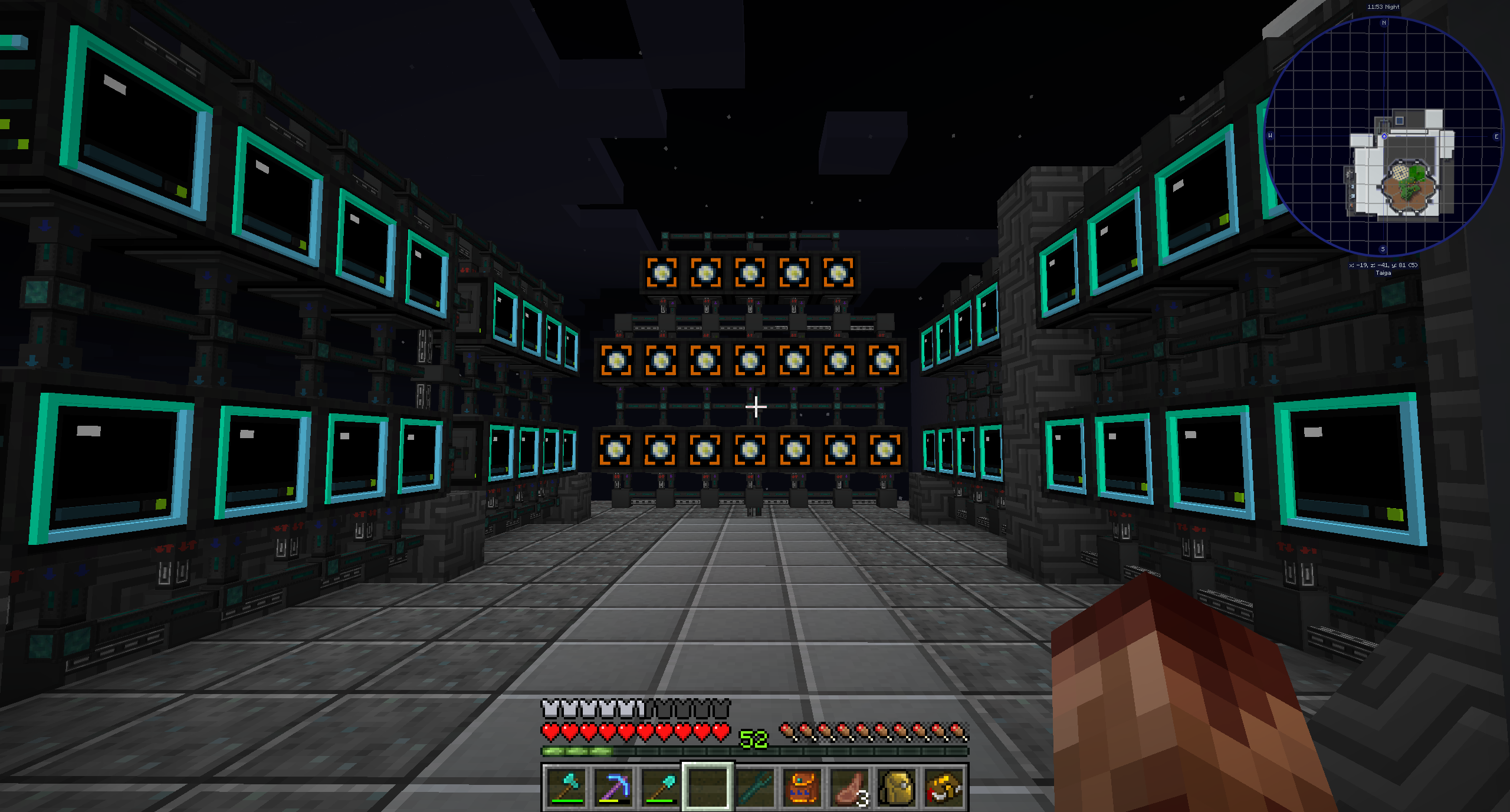Viewport: 1510px width, 812px height.
Task: Select the gold helmet item slot
Action: (944, 787)
